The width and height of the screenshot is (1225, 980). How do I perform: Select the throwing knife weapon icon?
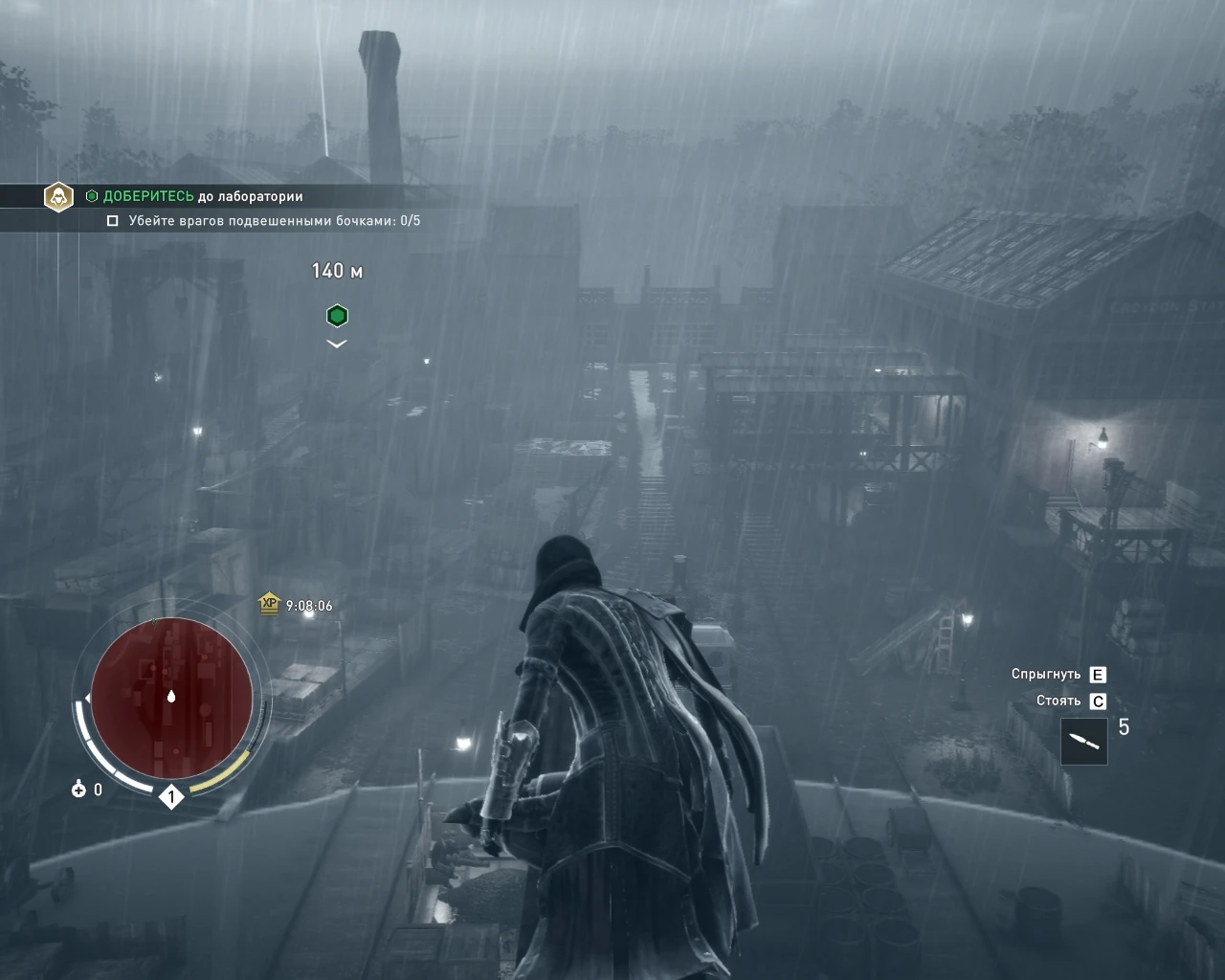click(x=1085, y=743)
